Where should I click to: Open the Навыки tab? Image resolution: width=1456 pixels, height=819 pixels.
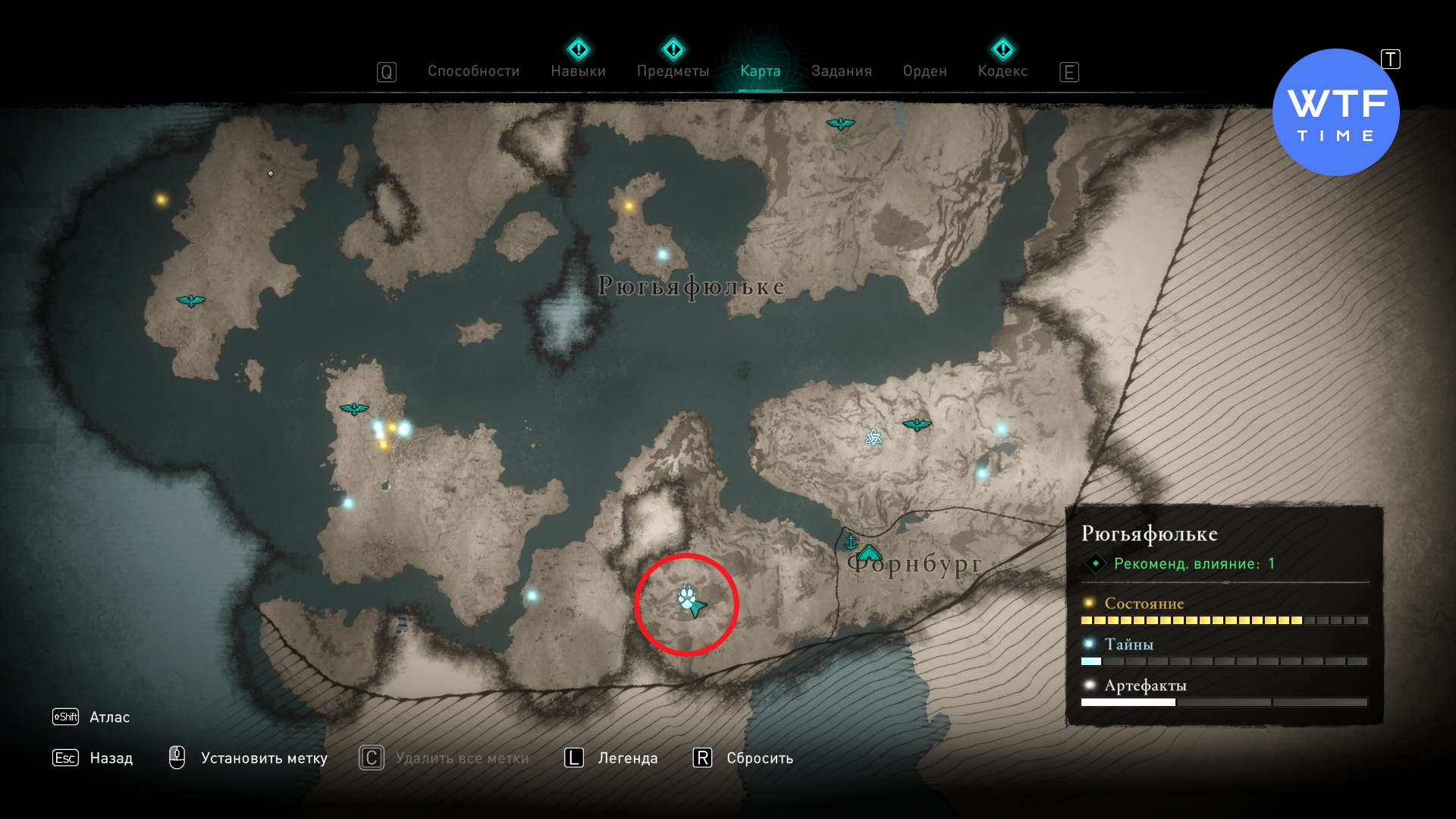[578, 71]
